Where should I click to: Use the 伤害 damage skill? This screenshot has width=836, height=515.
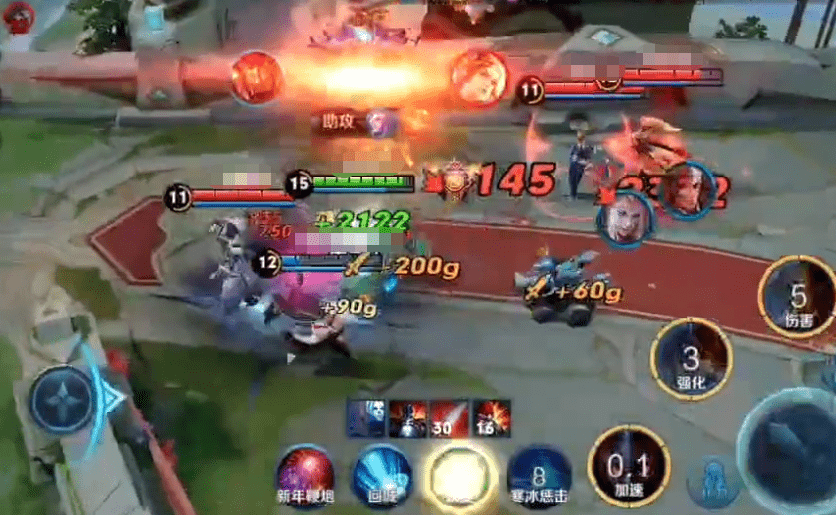coord(797,297)
